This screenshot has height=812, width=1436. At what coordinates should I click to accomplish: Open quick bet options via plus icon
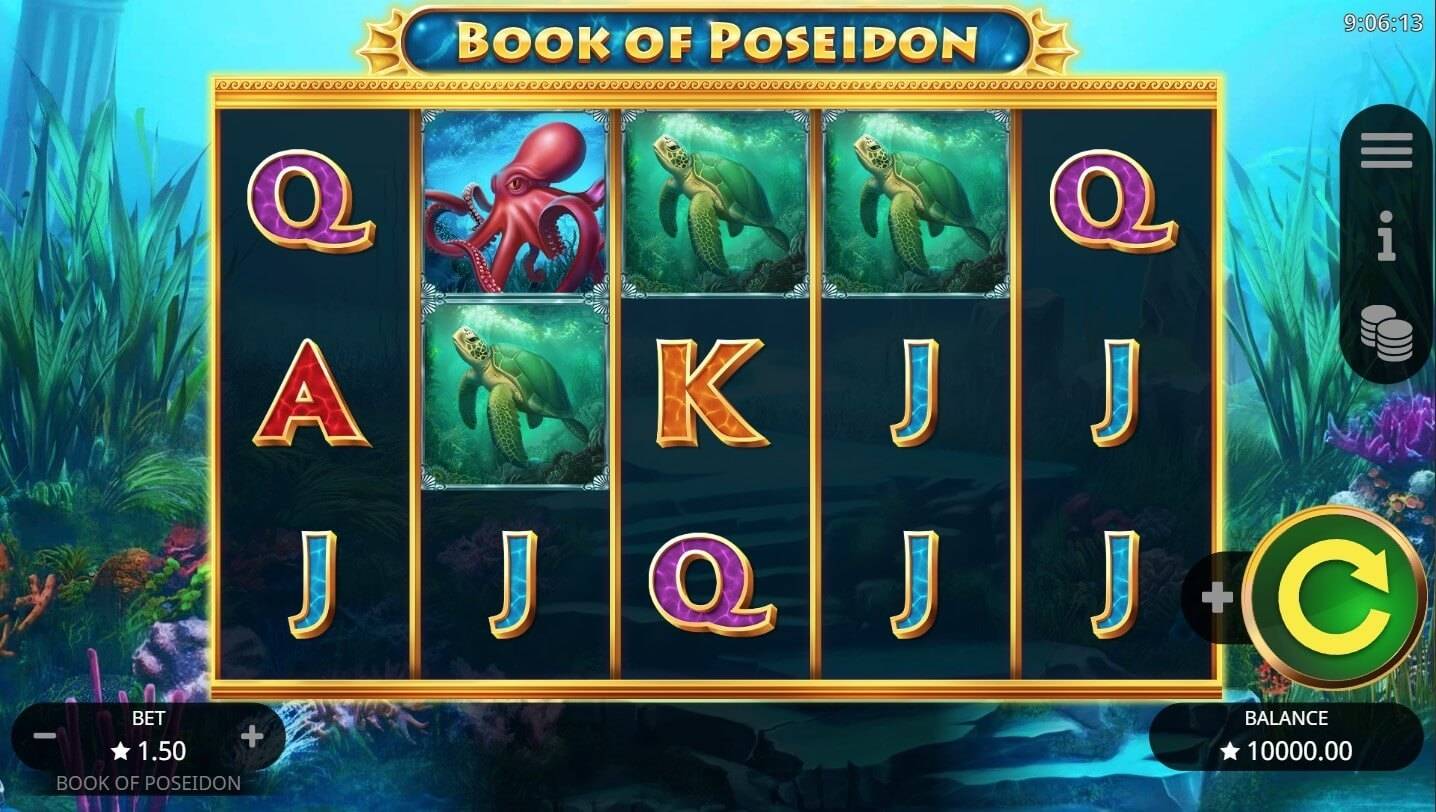coord(1218,598)
